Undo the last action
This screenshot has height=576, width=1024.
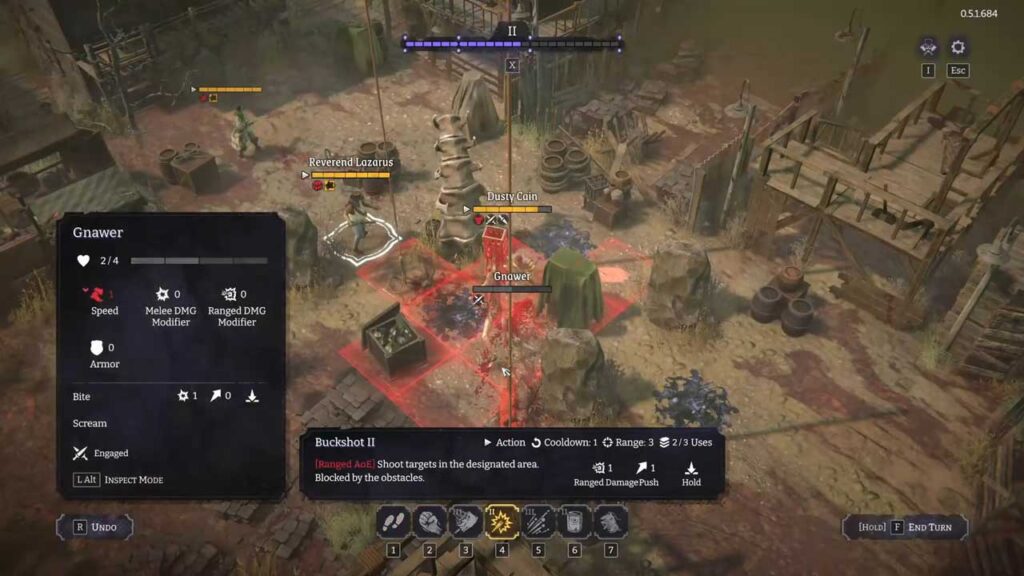tap(95, 527)
